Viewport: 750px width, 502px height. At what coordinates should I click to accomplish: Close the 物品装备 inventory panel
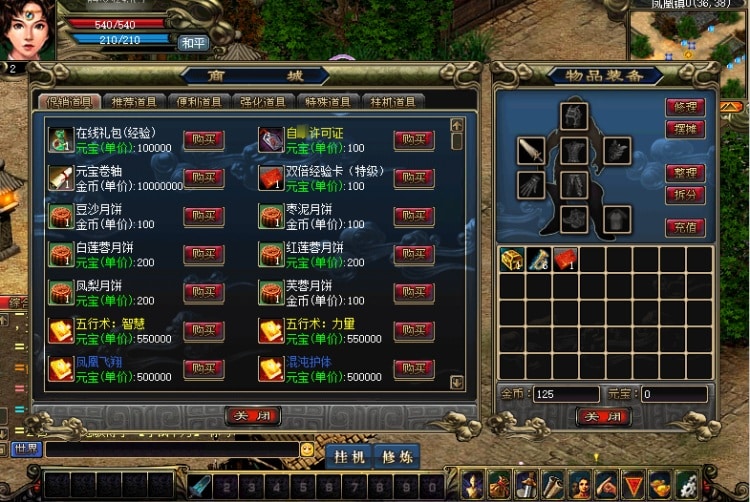(x=603, y=416)
